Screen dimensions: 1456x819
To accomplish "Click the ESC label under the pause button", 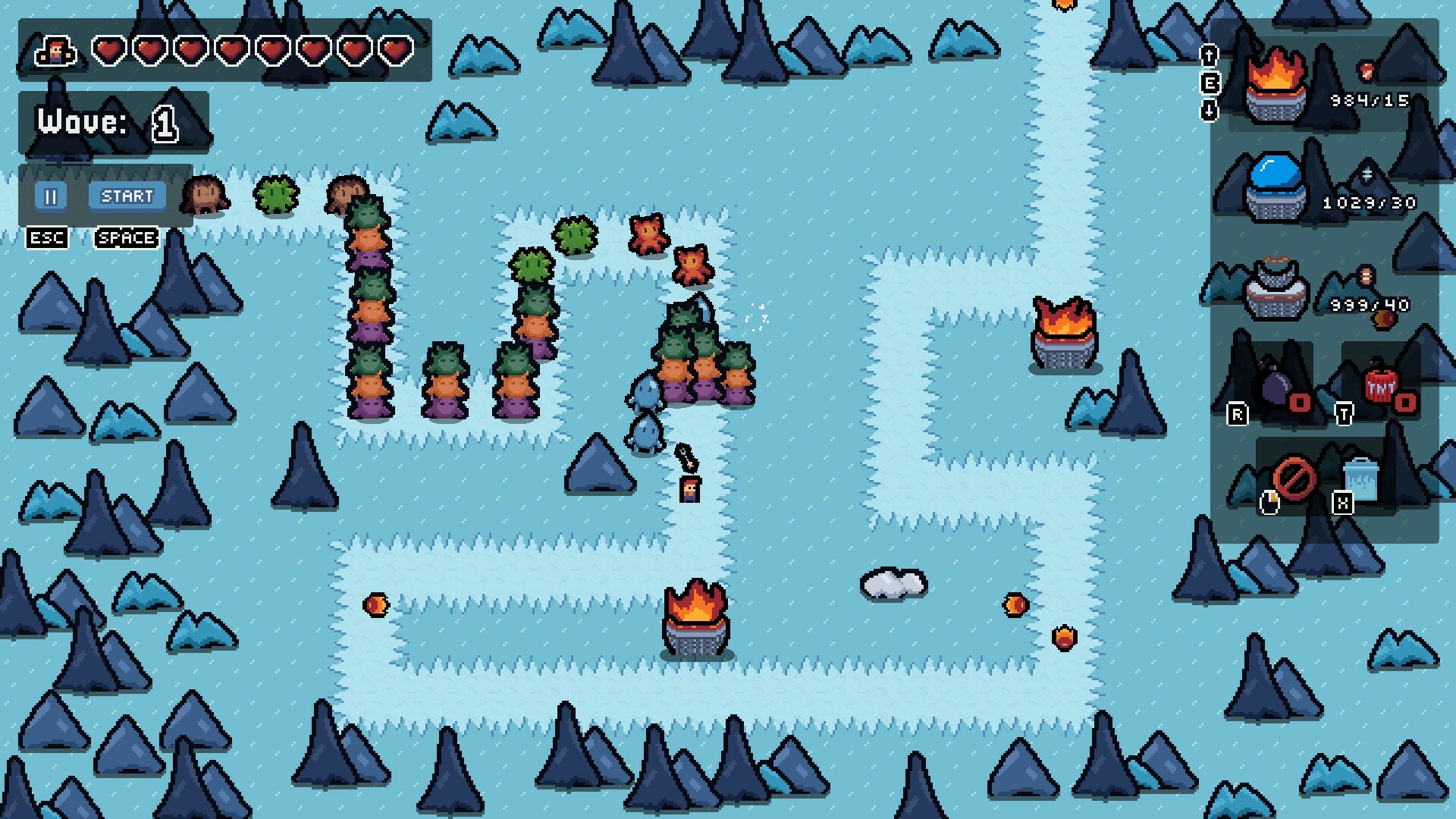I will (47, 237).
